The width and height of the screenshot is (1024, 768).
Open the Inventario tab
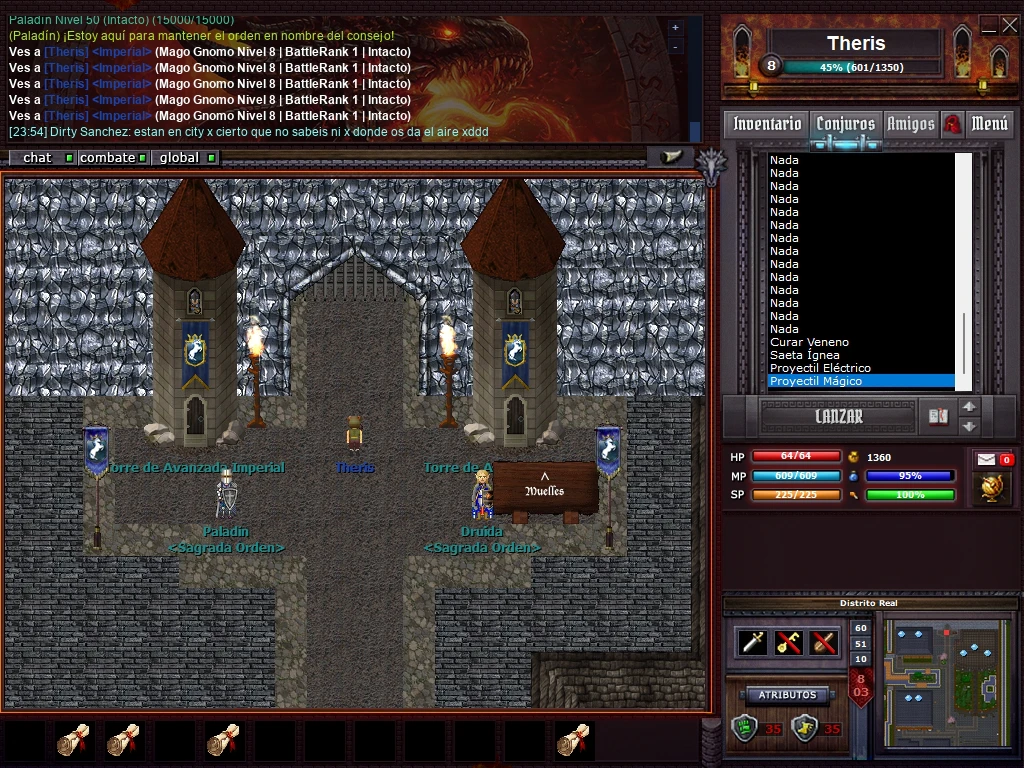(x=767, y=124)
